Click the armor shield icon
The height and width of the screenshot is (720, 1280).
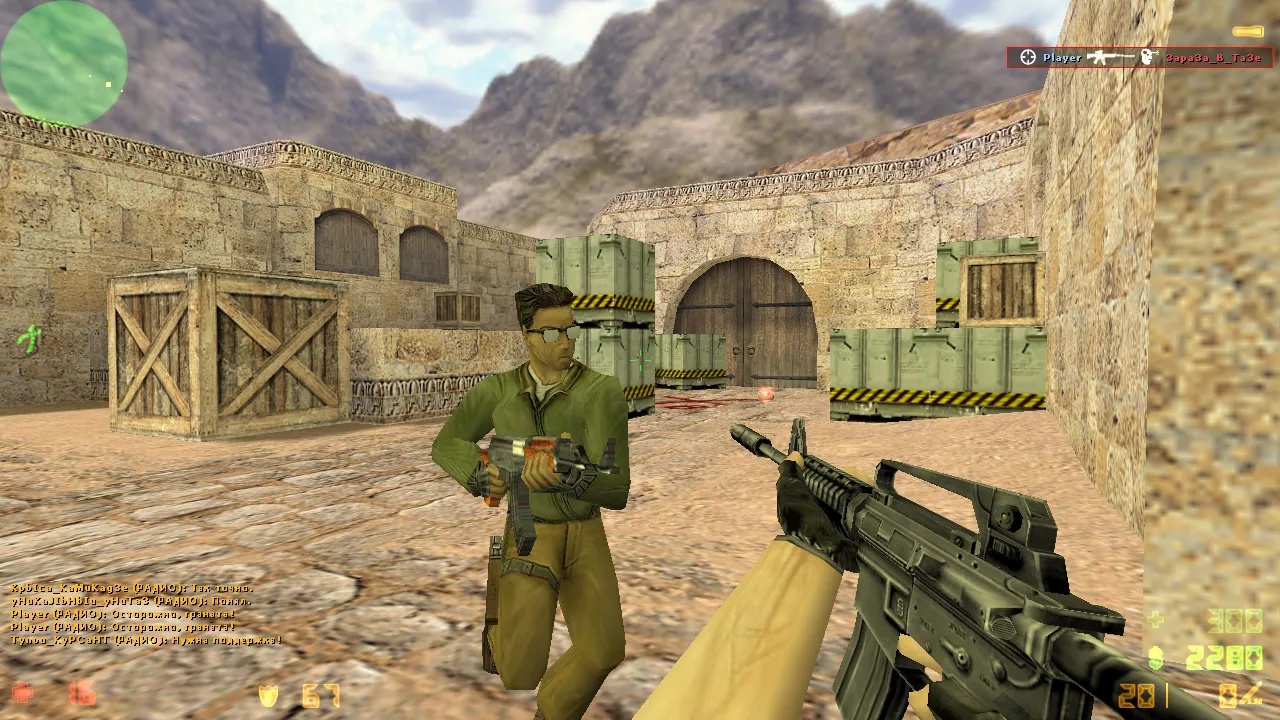tap(268, 695)
